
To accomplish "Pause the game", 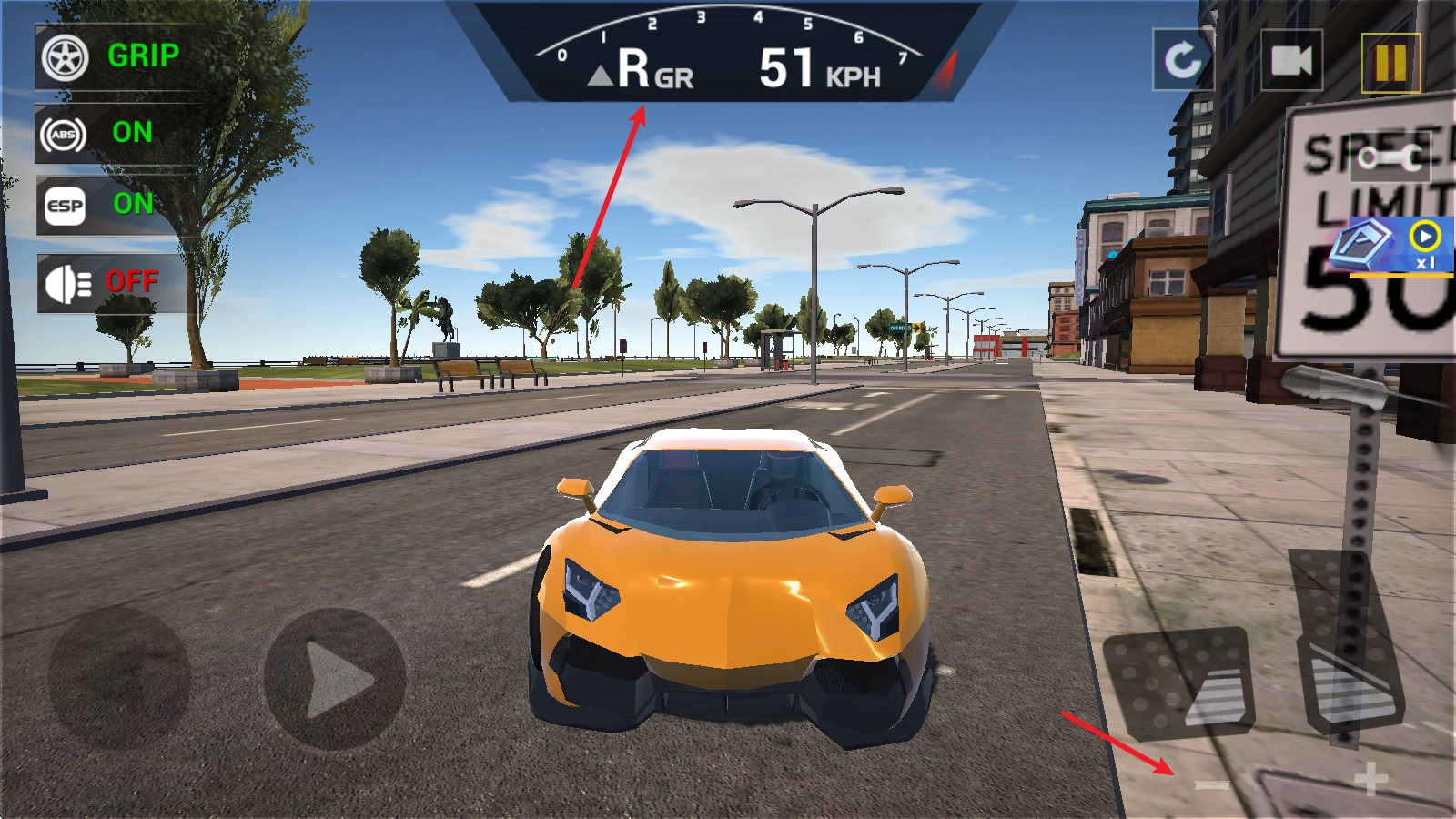I will 1390,63.
